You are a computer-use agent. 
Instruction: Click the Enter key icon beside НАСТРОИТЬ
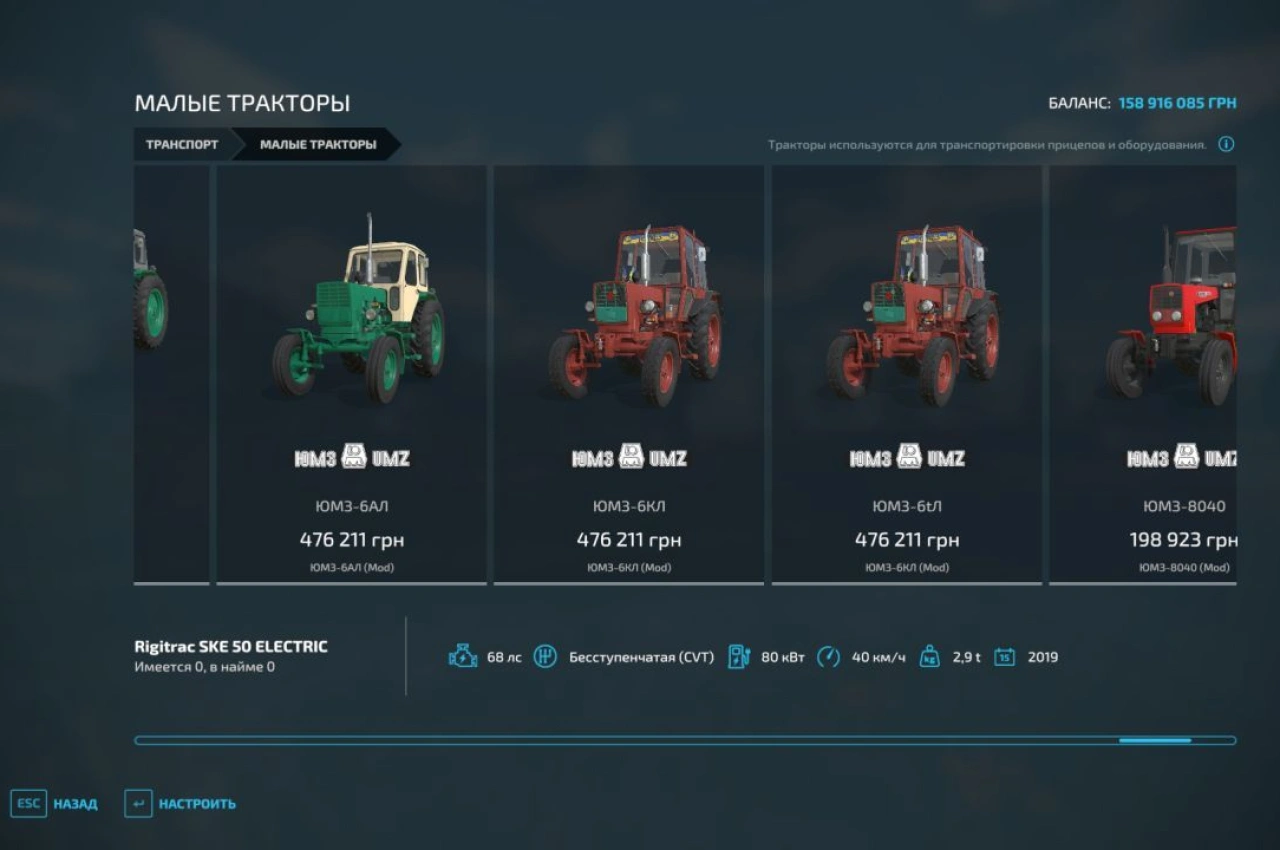[139, 803]
